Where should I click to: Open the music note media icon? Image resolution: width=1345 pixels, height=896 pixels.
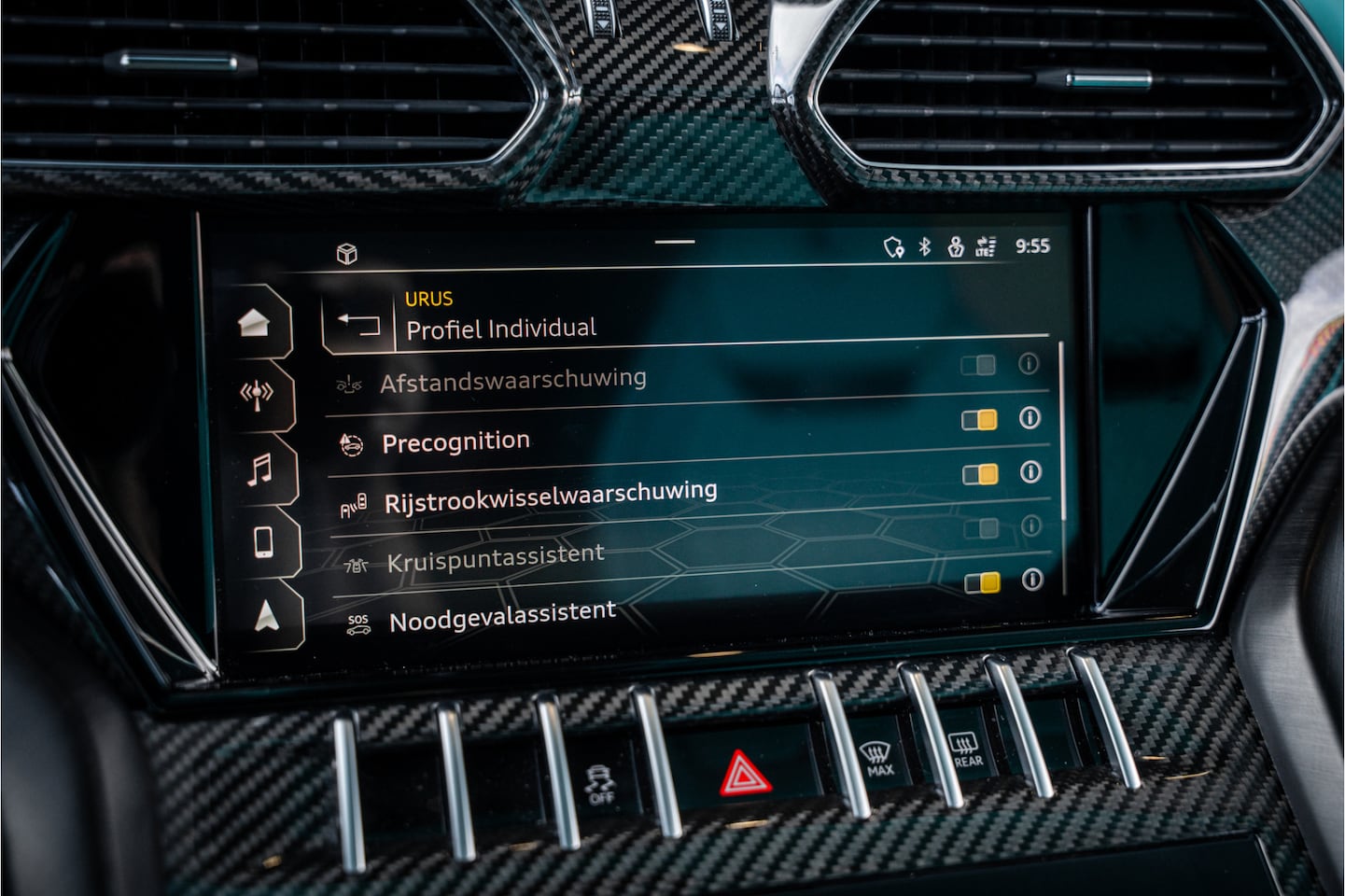pos(259,469)
